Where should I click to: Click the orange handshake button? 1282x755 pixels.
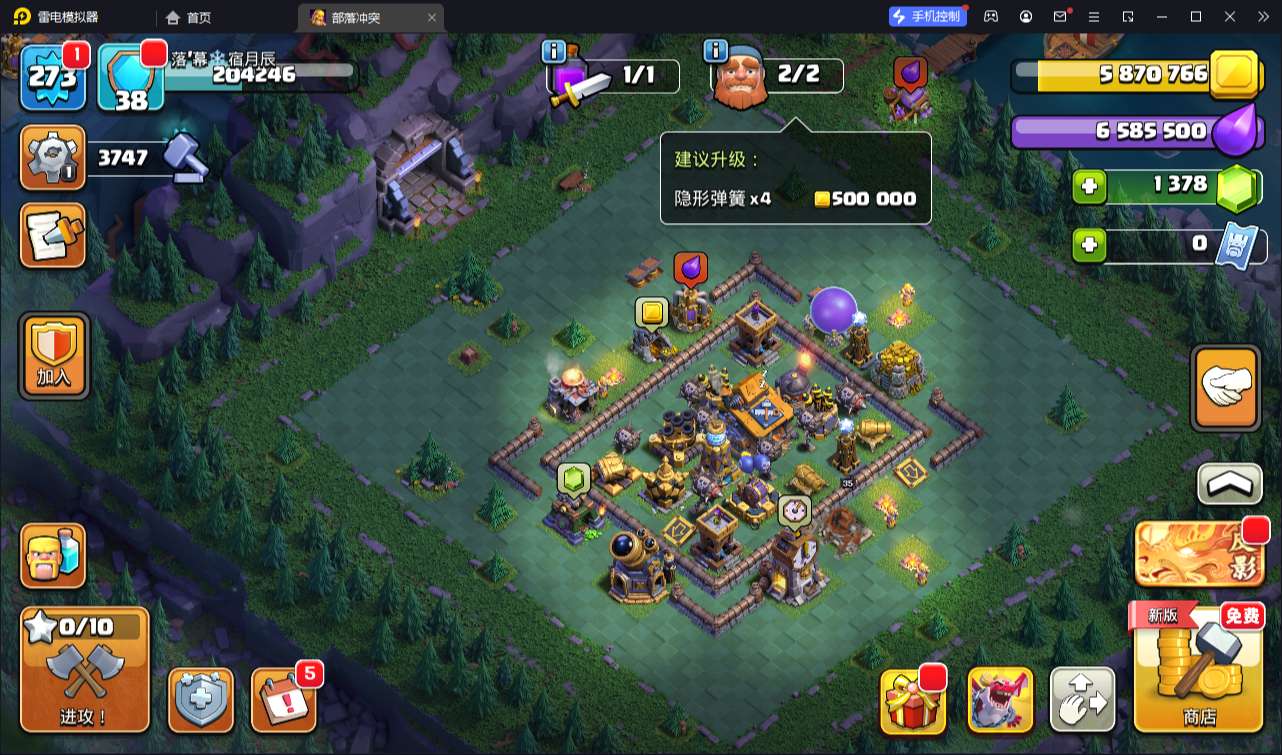point(1226,388)
